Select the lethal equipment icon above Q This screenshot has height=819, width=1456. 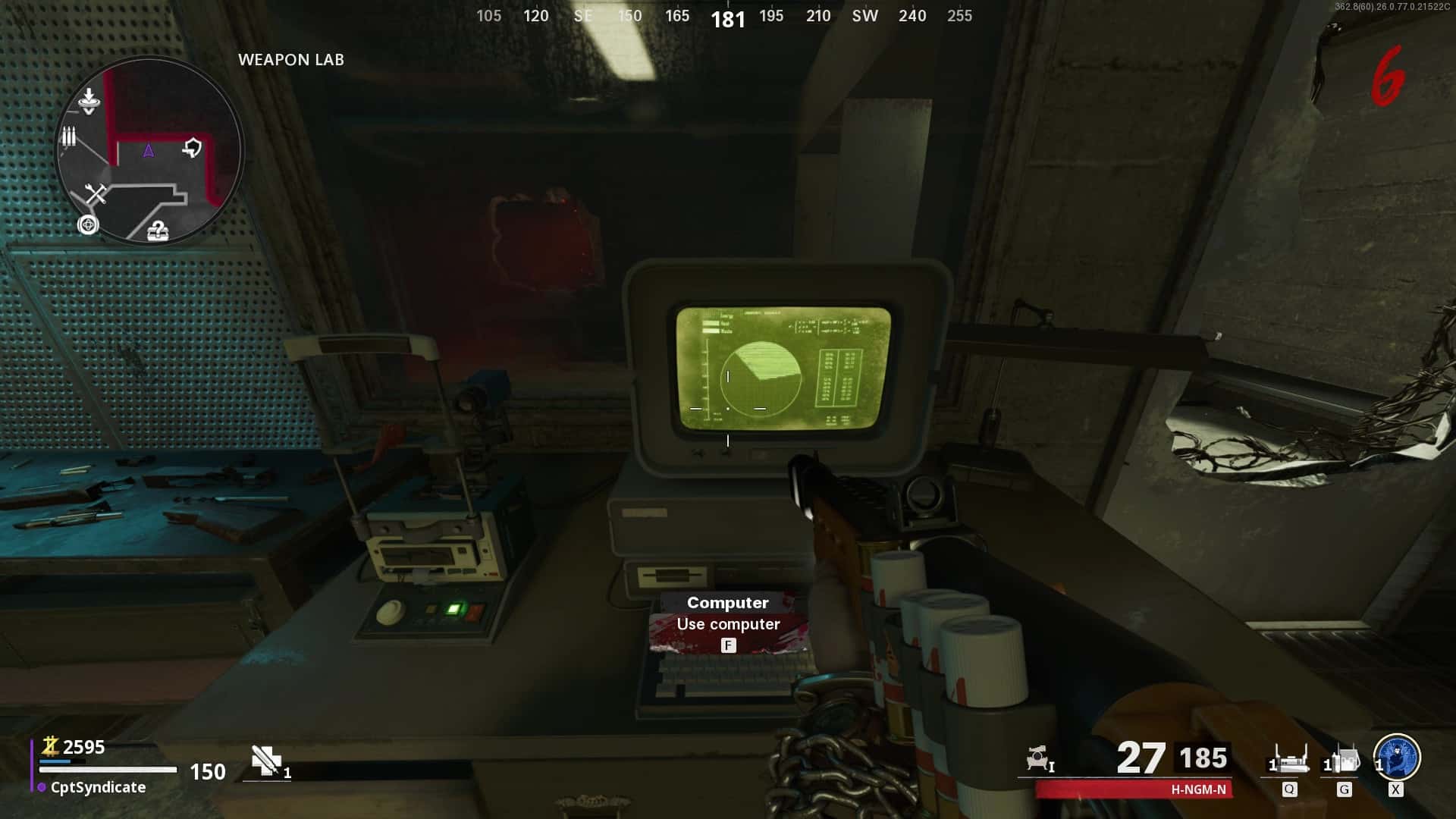tap(1289, 759)
